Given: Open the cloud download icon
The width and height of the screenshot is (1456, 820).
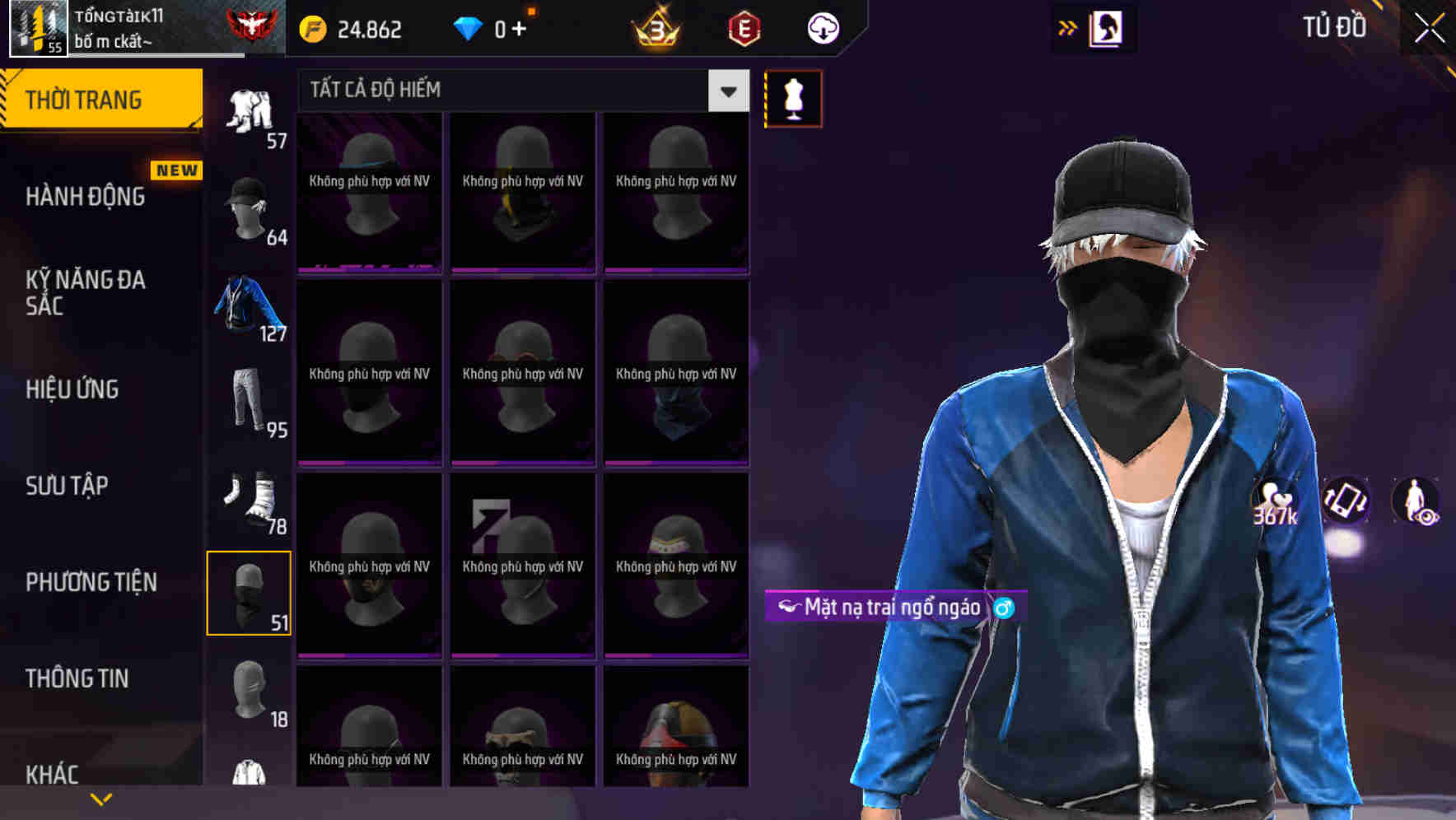Looking at the screenshot, I should coord(822,27).
